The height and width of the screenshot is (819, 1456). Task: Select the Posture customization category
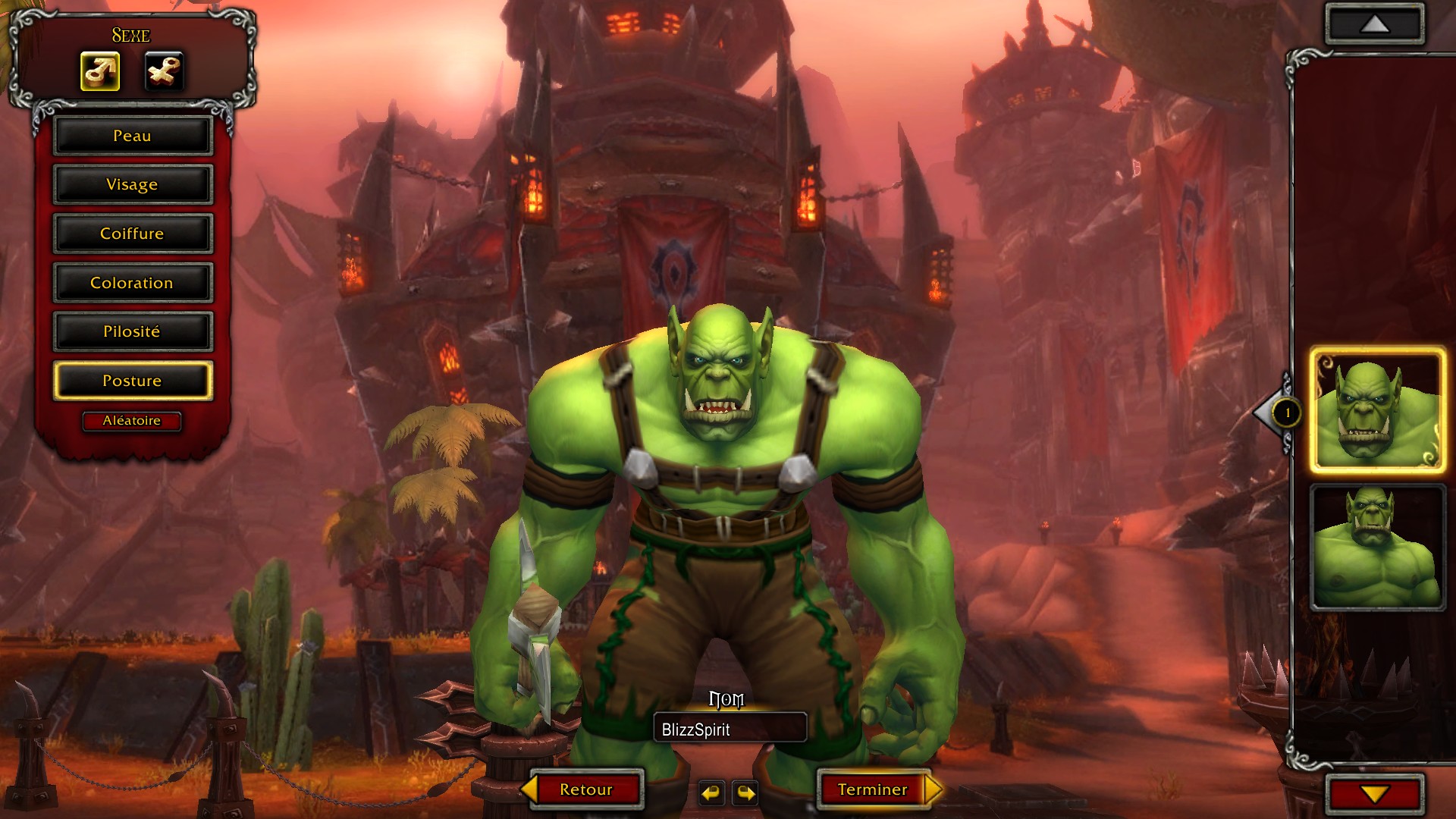coord(133,381)
